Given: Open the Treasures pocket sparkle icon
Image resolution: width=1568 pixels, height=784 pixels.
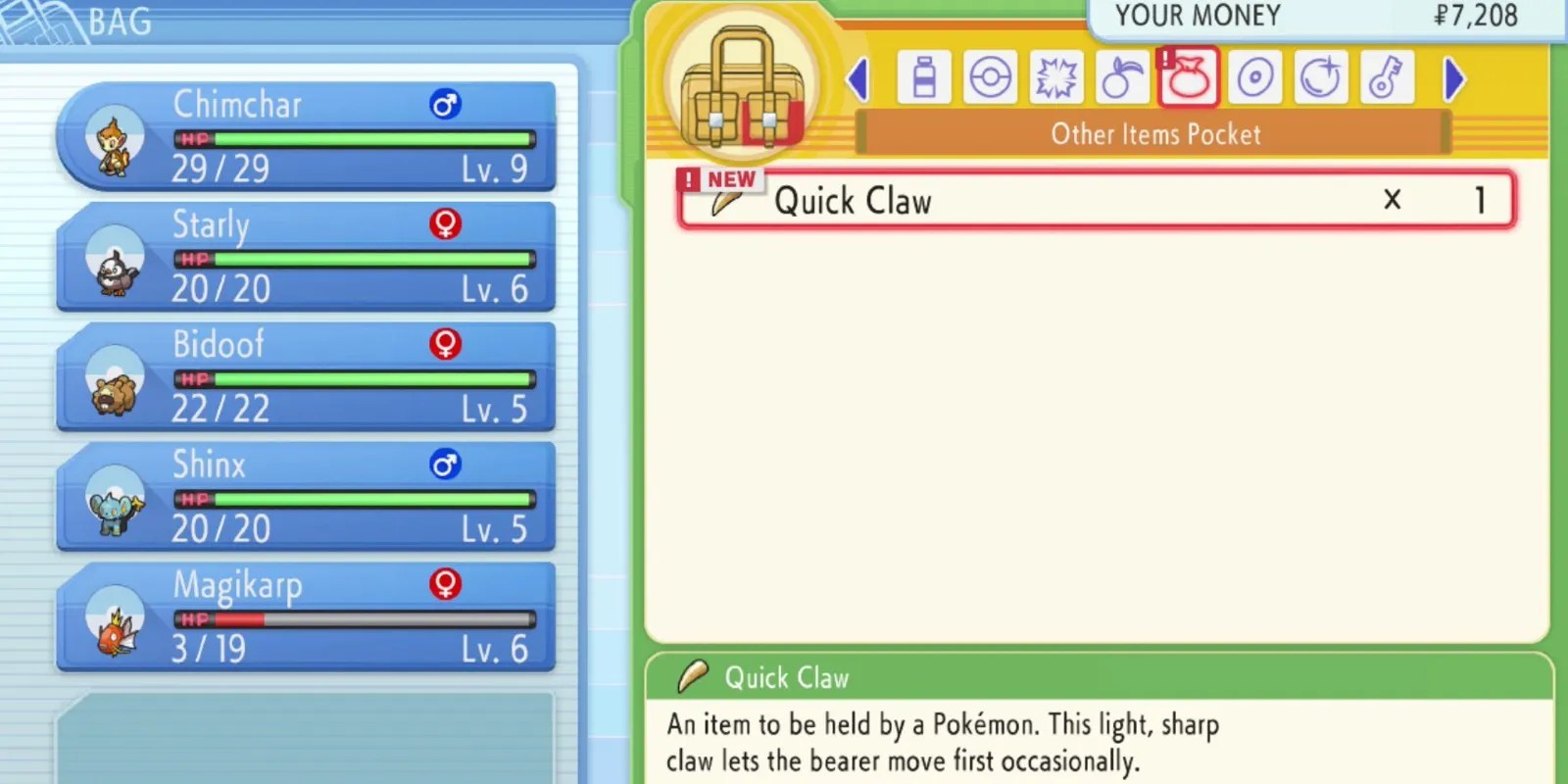Looking at the screenshot, I should (1320, 76).
